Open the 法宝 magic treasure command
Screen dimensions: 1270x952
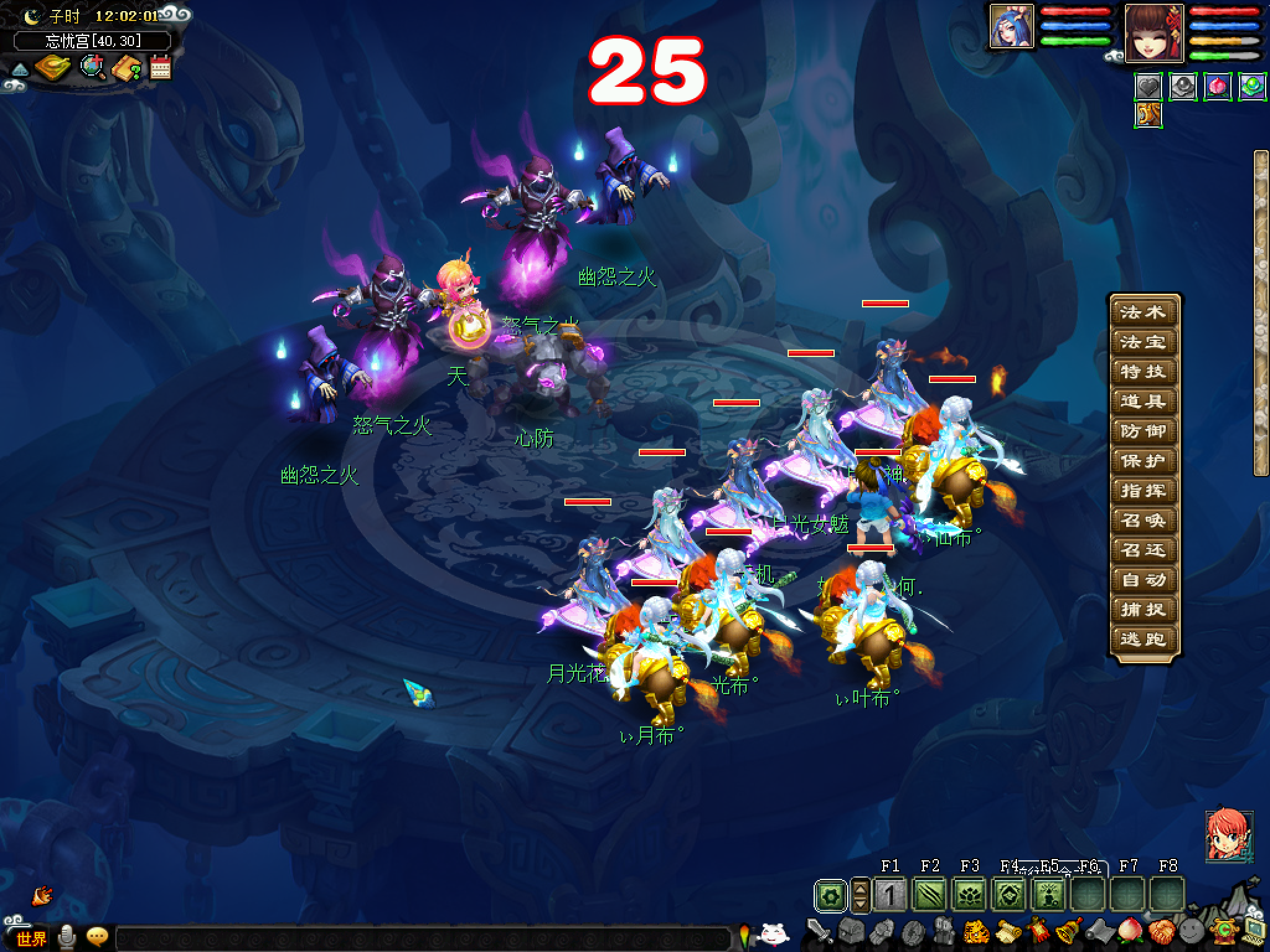click(1142, 342)
